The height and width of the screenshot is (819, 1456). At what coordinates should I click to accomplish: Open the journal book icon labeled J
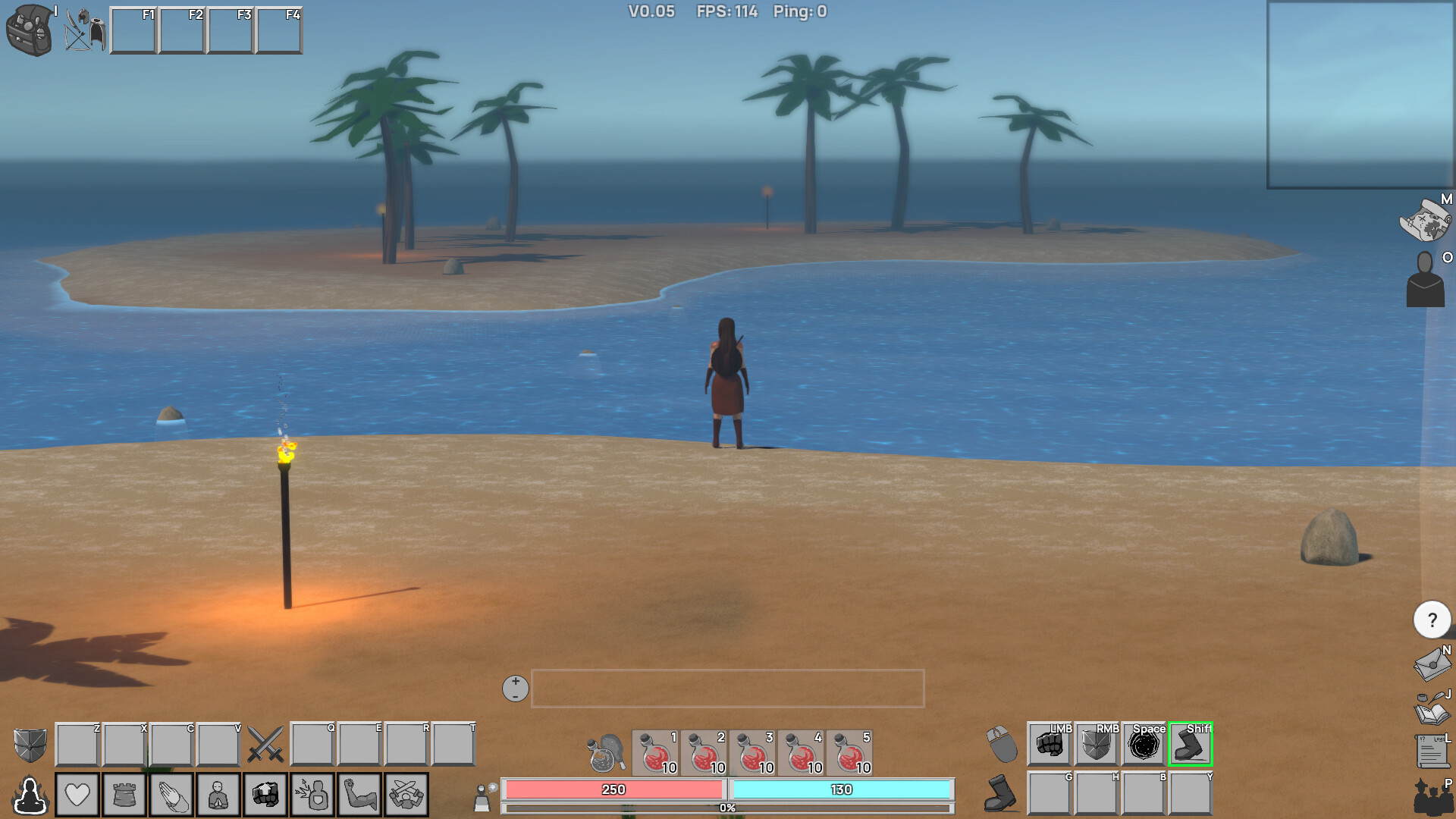1429,713
